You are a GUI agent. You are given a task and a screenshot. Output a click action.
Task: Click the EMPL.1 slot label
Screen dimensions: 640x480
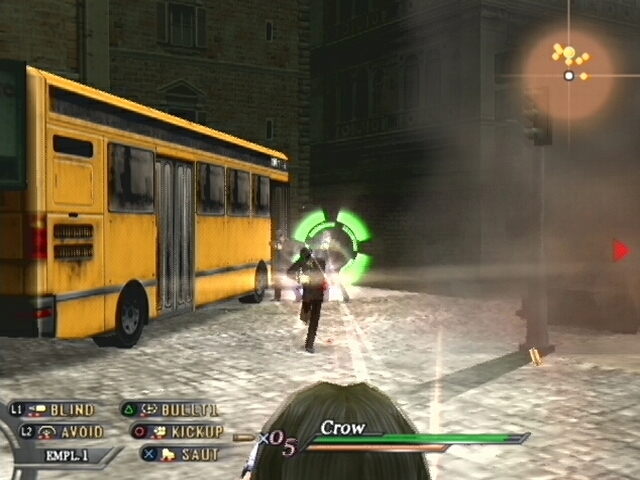pyautogui.click(x=68, y=455)
